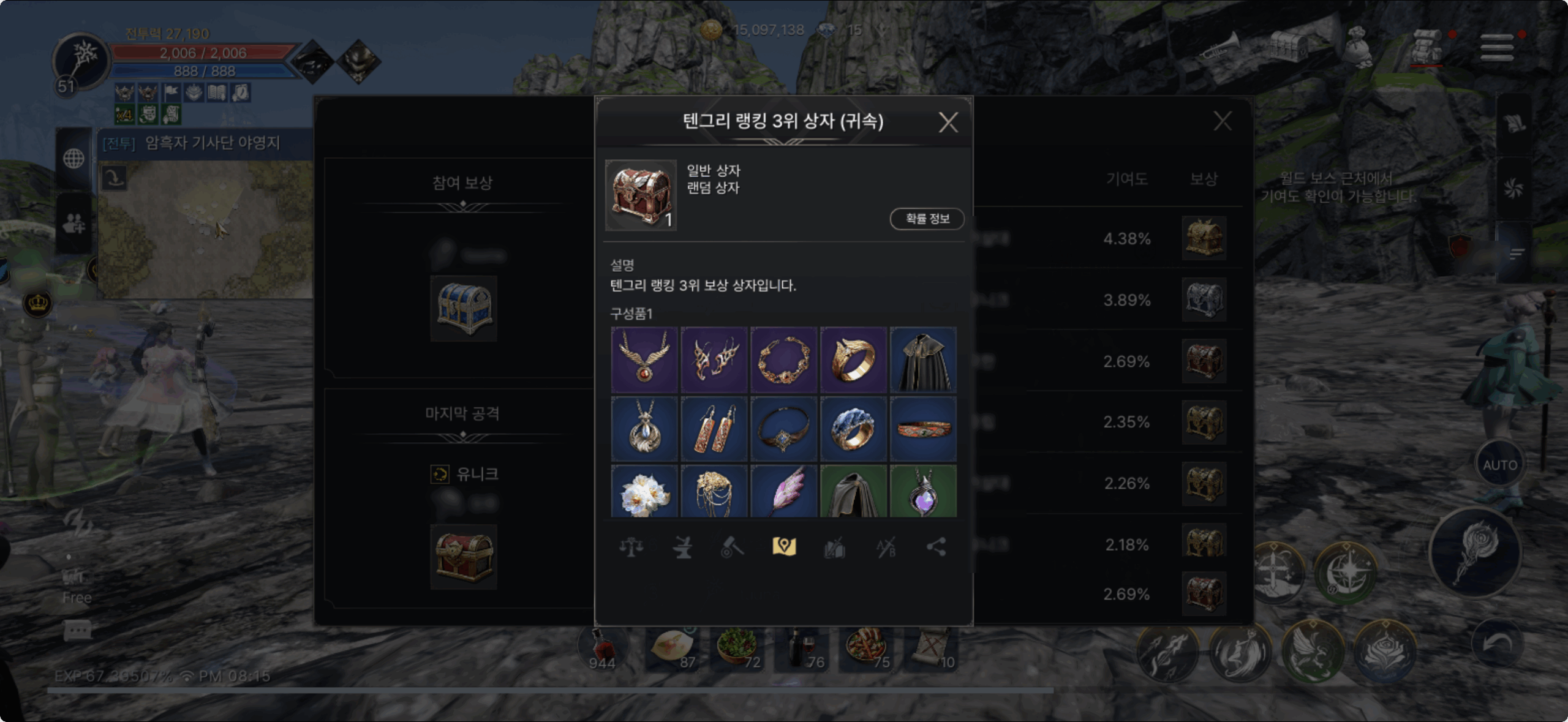This screenshot has width=1568, height=722.
Task: Toggle the AUTO battle button
Action: (1499, 465)
